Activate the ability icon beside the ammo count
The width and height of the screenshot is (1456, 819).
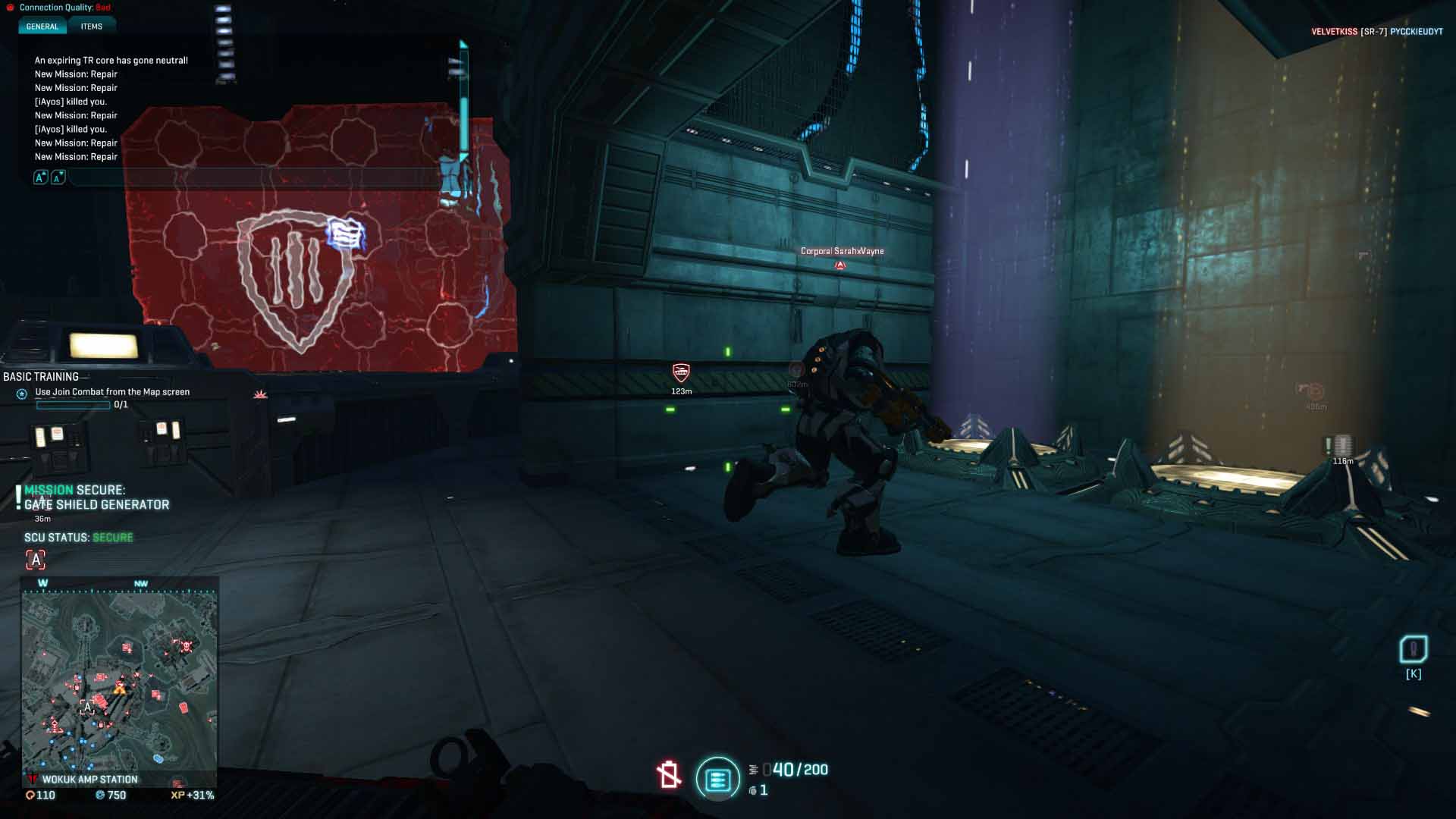click(717, 778)
